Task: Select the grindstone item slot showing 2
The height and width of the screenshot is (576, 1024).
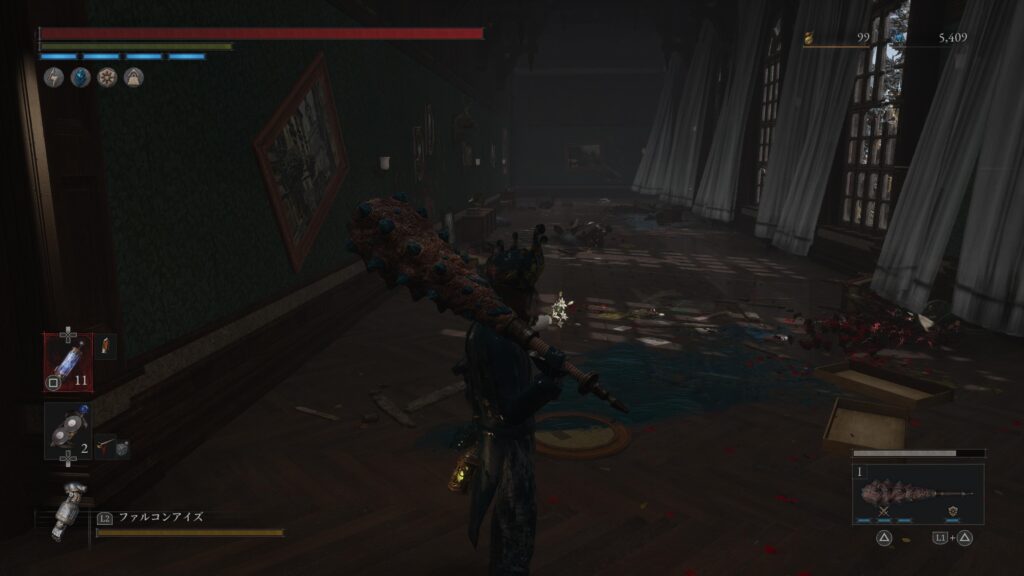Action: (68, 431)
